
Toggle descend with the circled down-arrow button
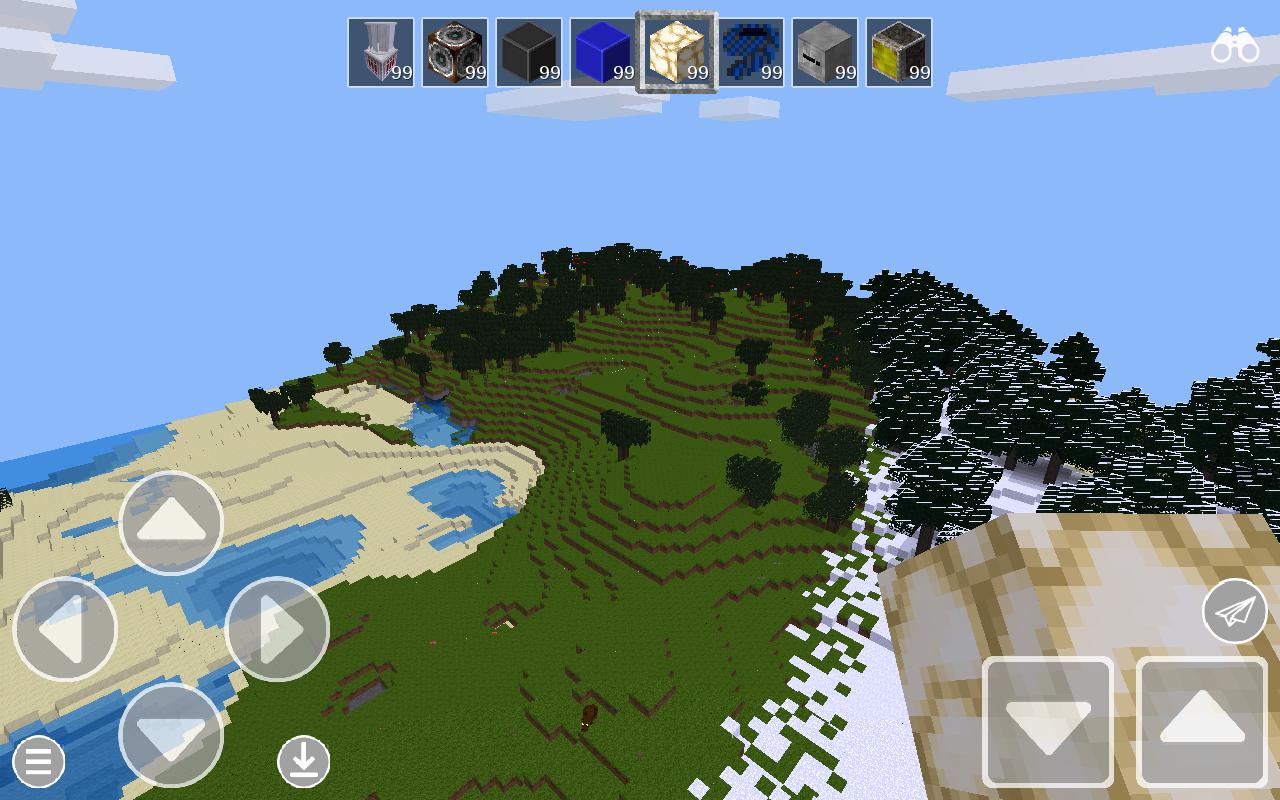click(x=303, y=762)
